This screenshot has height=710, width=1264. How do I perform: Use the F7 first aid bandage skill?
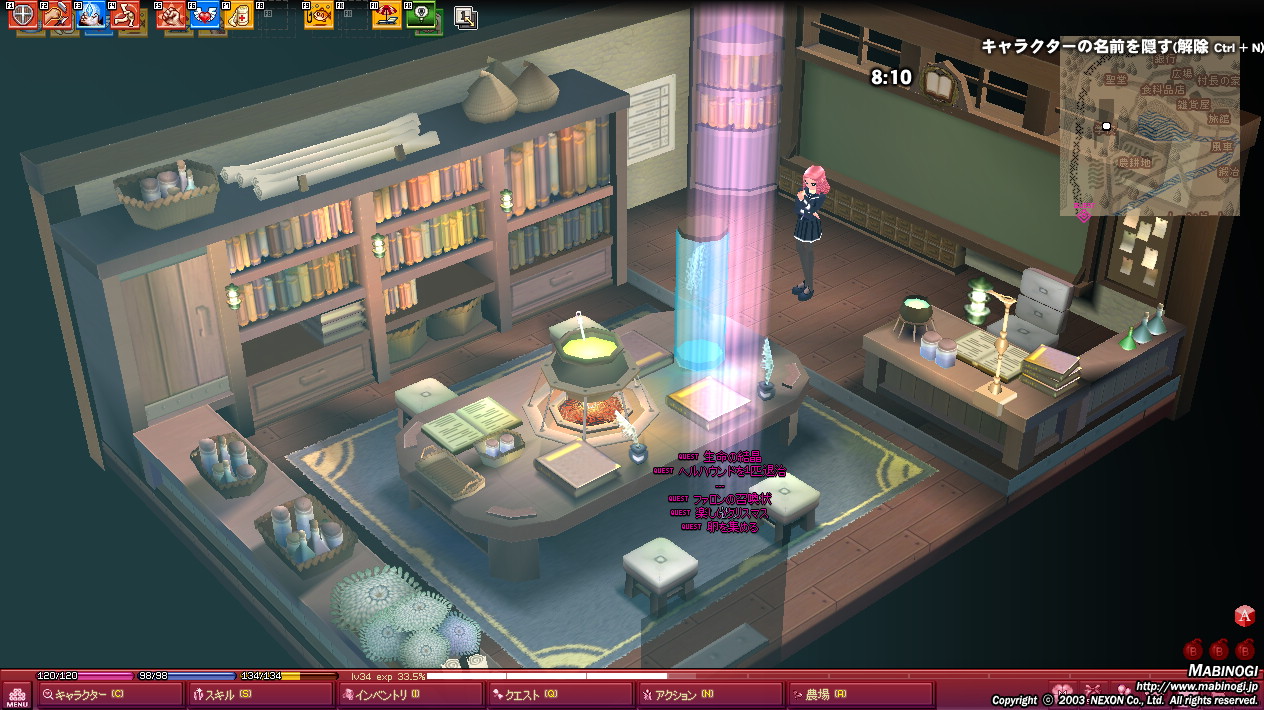239,15
